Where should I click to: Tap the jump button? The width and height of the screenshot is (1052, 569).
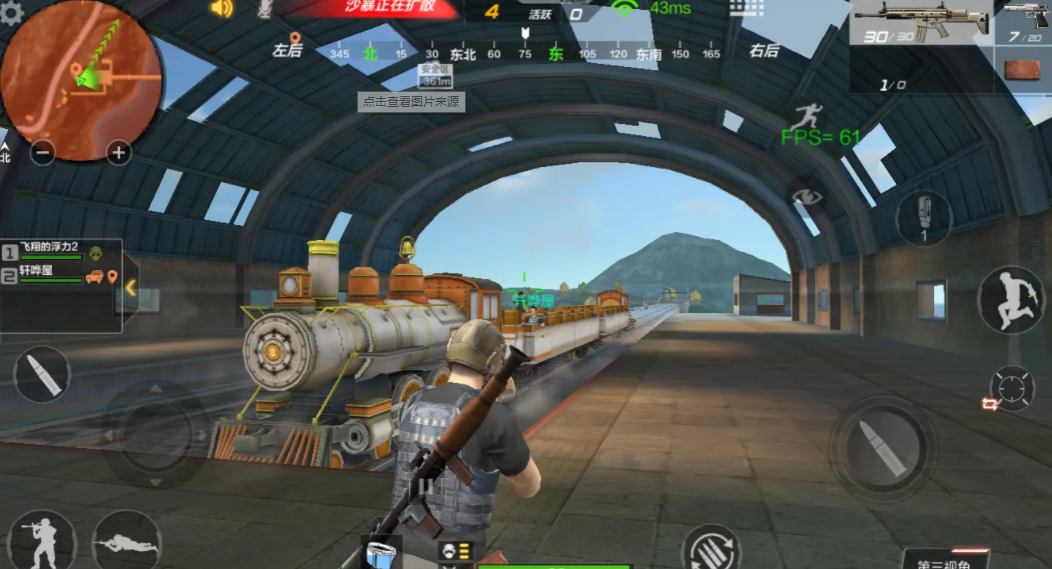[x=1010, y=299]
